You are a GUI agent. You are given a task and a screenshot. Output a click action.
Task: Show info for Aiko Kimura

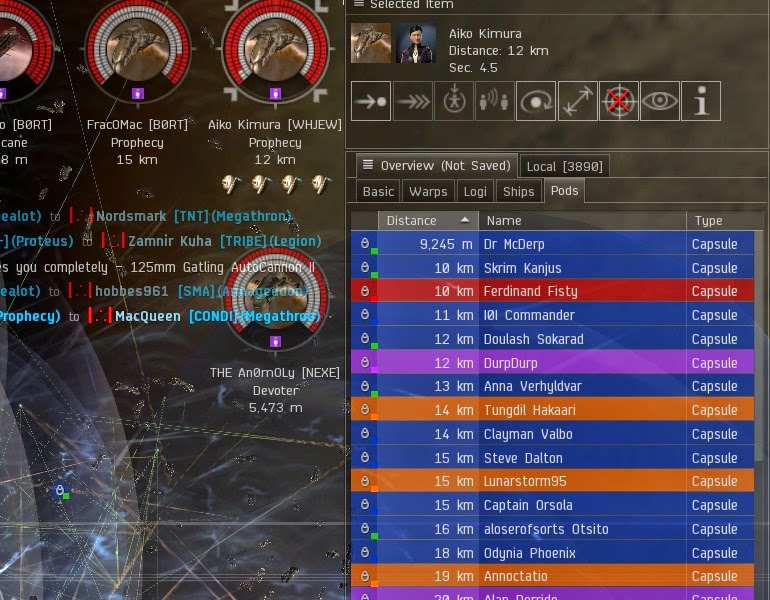pyautogui.click(x=701, y=102)
